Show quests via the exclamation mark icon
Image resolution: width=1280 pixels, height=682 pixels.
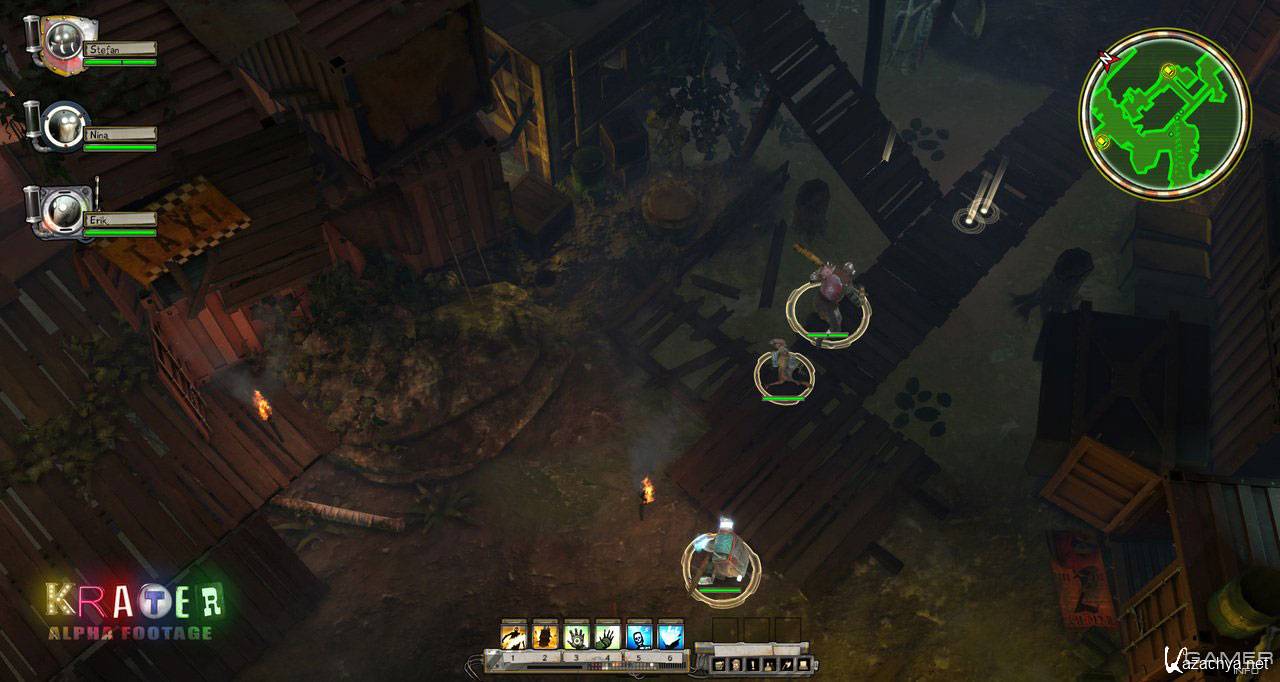752,665
